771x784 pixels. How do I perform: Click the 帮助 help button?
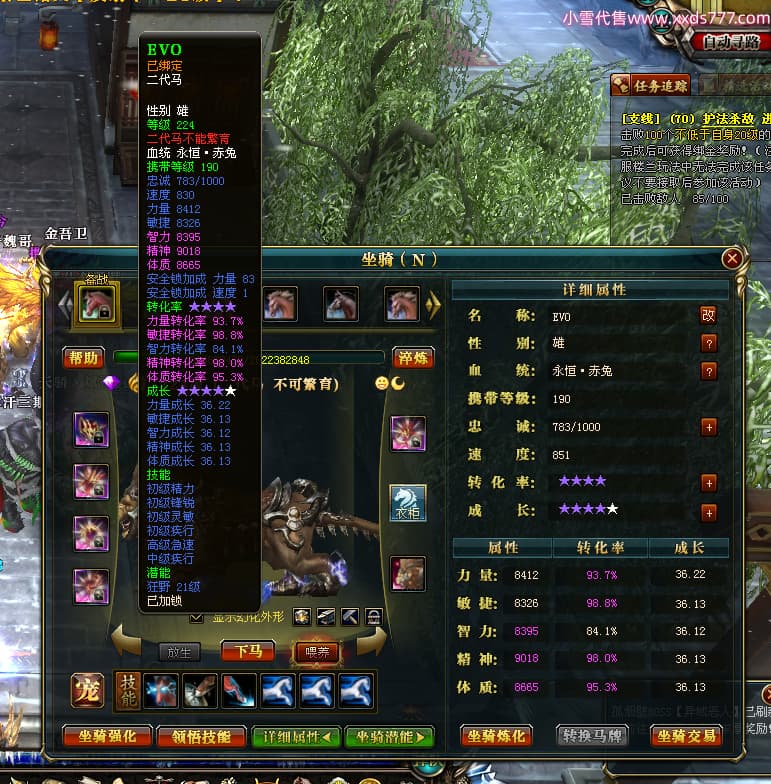(84, 358)
